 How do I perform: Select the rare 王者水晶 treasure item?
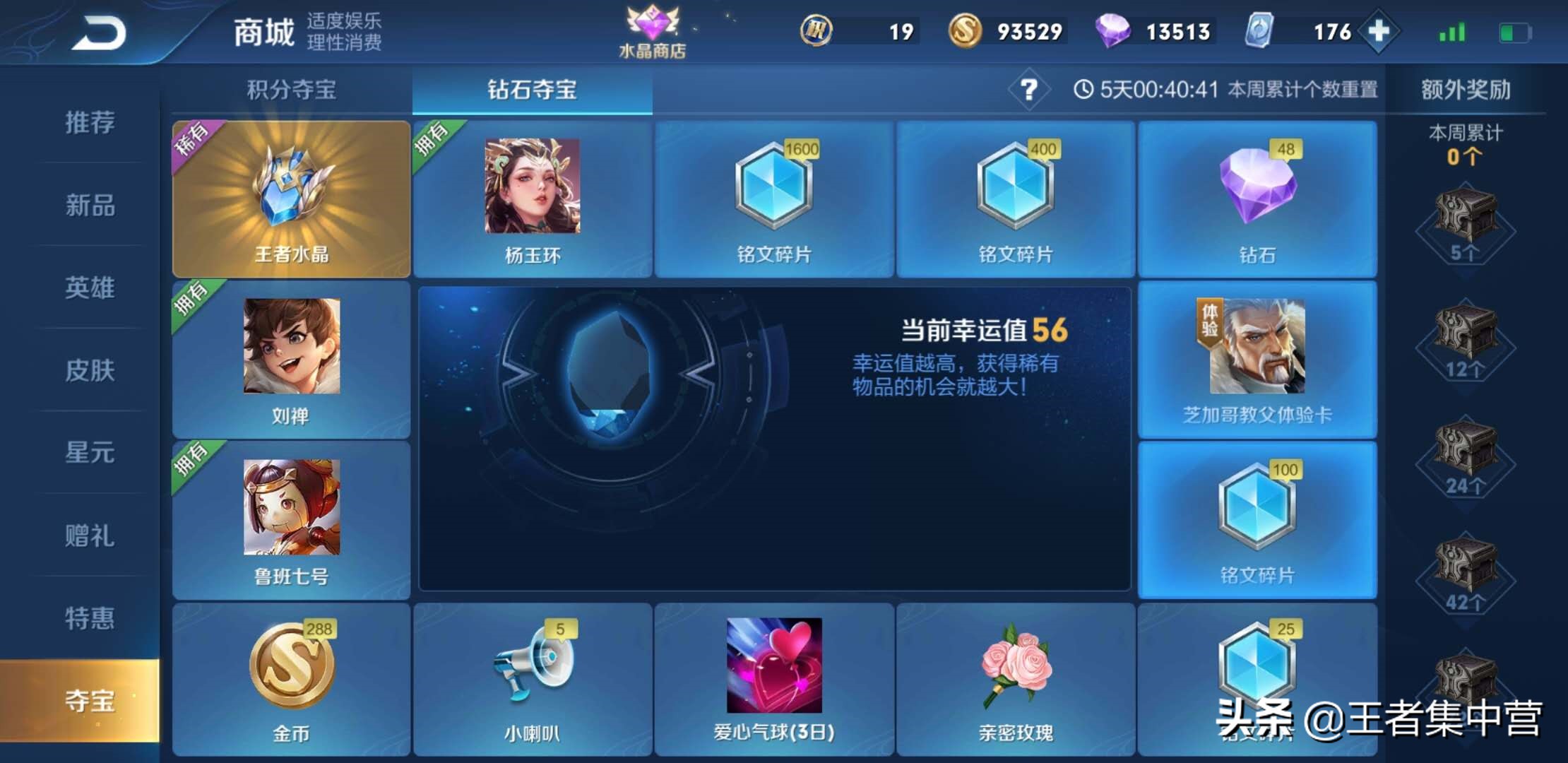coord(291,198)
